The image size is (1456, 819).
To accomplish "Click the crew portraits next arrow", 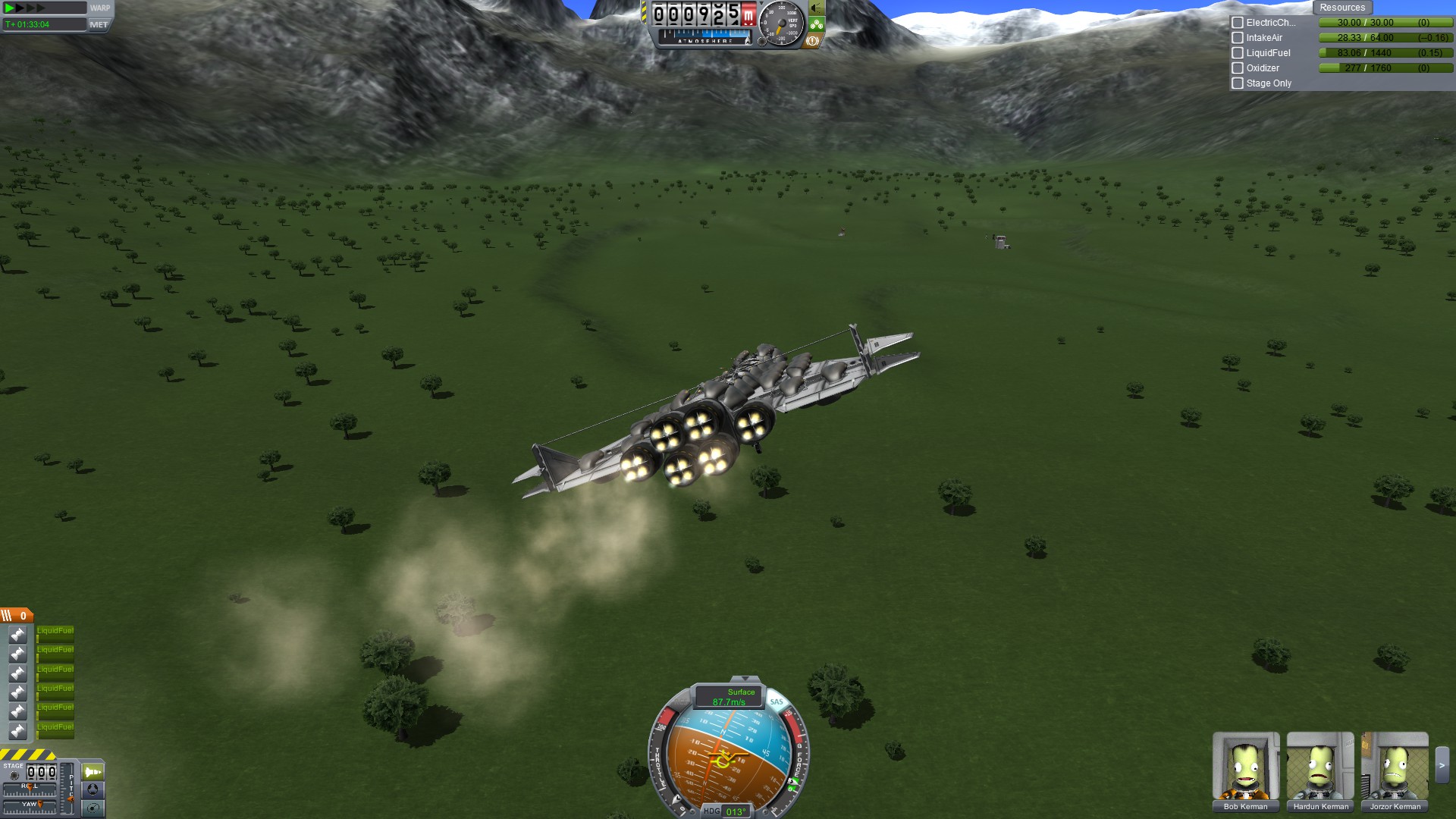I will 1442,766.
